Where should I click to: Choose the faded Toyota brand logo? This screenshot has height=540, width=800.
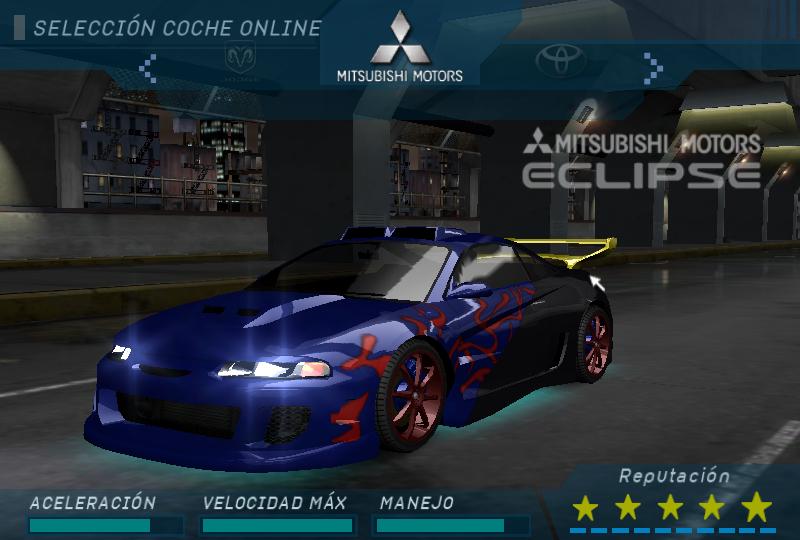click(x=559, y=61)
